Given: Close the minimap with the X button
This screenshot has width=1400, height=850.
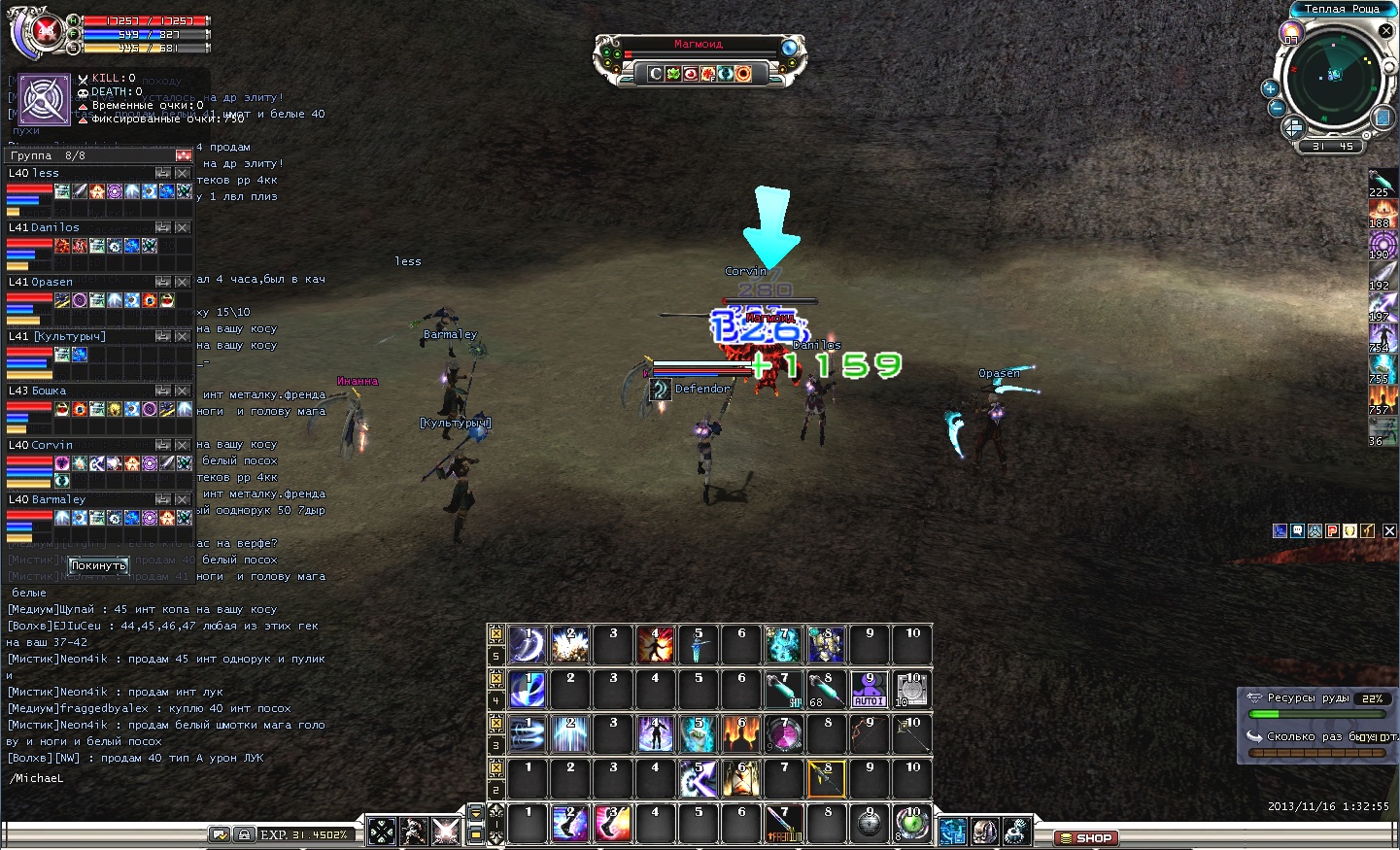Looking at the screenshot, I should tap(1386, 31).
